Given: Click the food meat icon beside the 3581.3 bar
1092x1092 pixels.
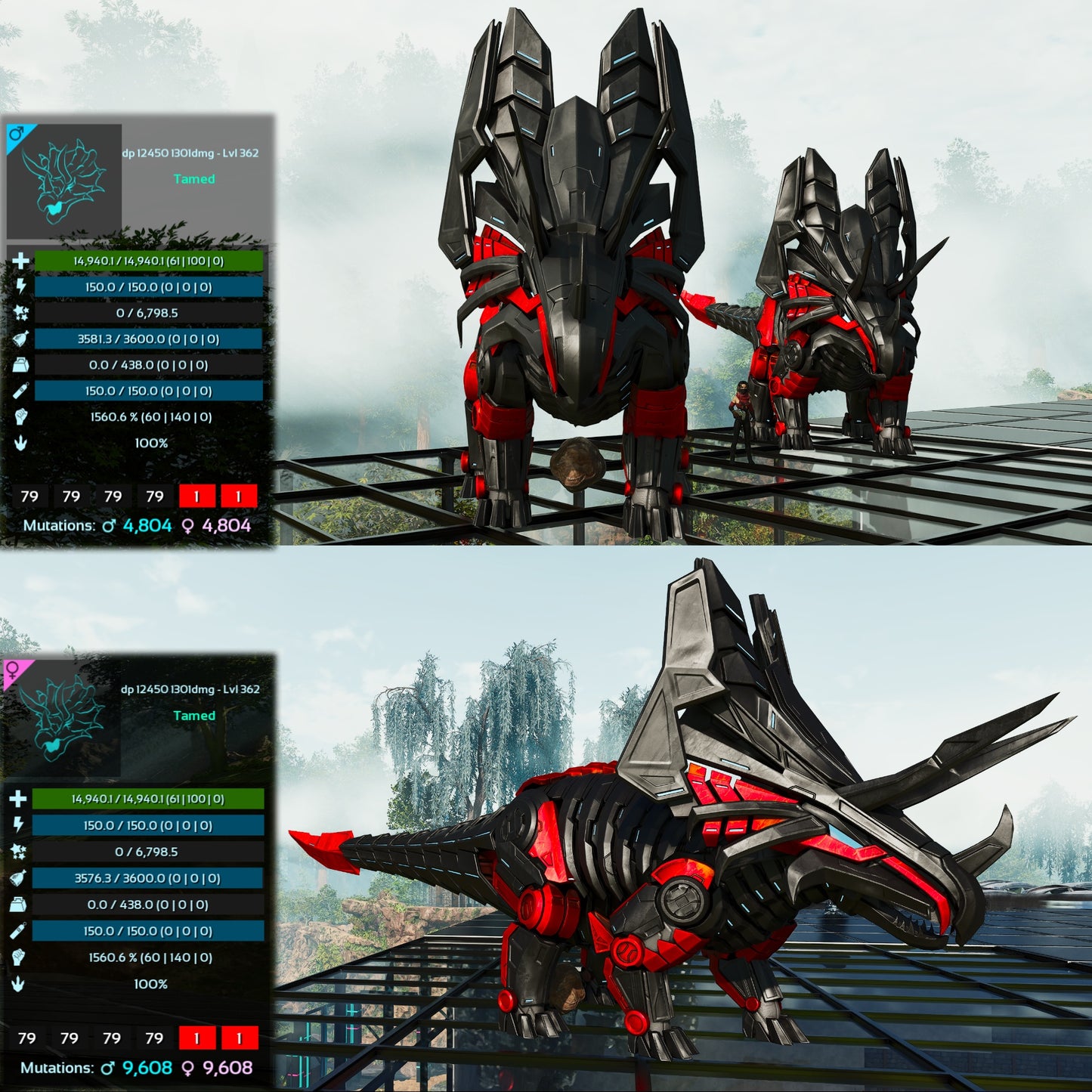Looking at the screenshot, I should point(20,339).
